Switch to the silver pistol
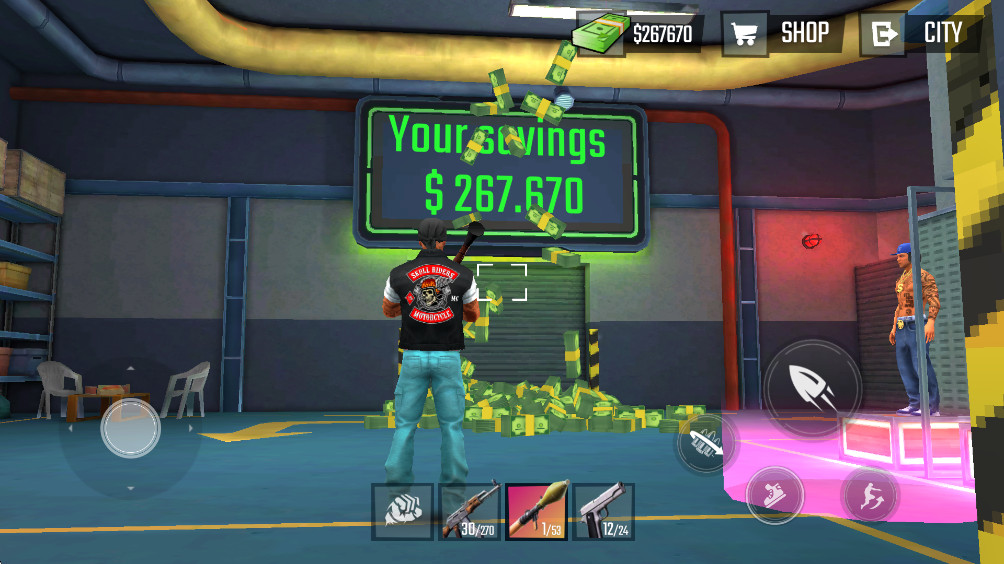Screen dimensions: 1004x564 tap(603, 511)
